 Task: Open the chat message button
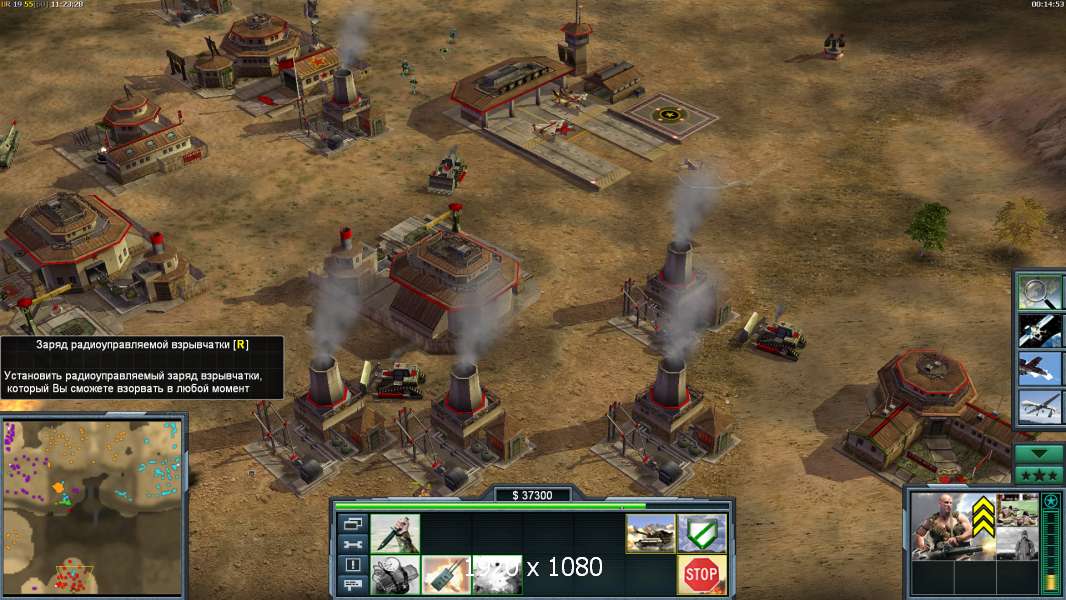352,585
